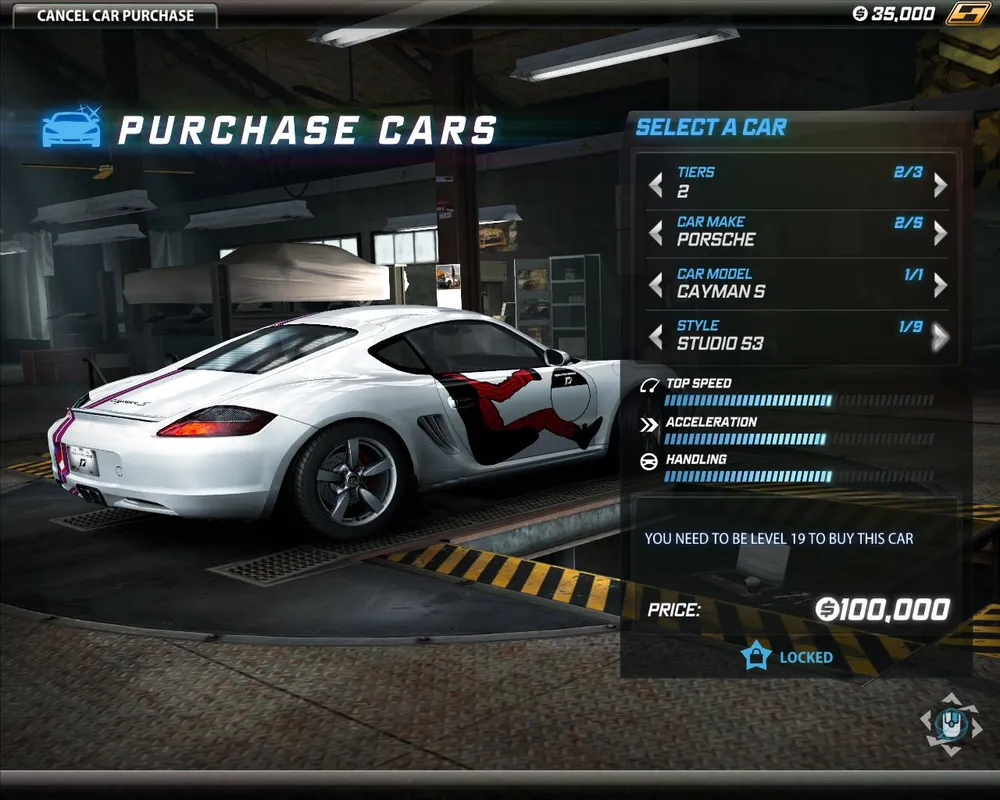Viewport: 1000px width, 800px height.
Task: Cycle to the next style after Studio S3
Action: pos(940,338)
